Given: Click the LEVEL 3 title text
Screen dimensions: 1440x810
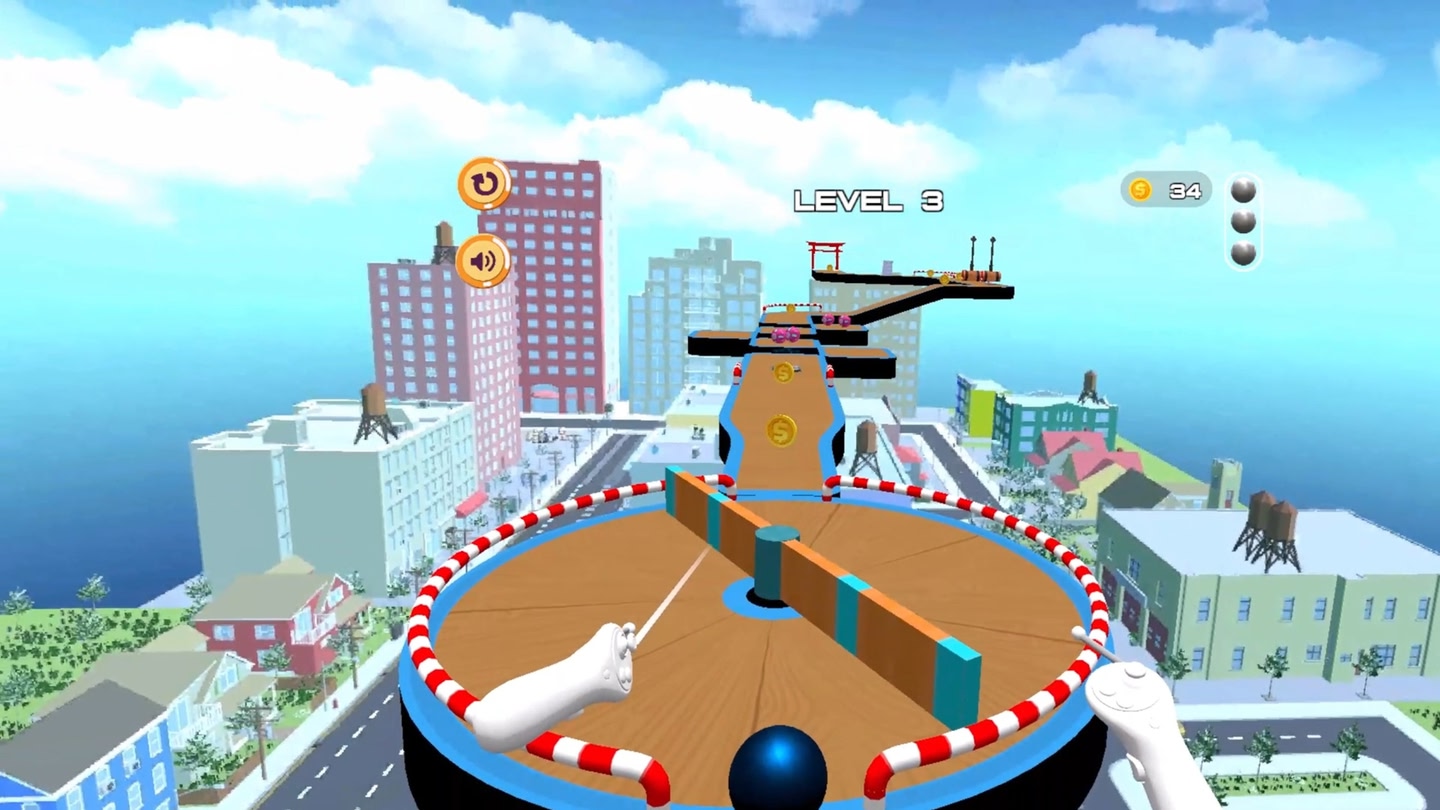Looking at the screenshot, I should (868, 200).
